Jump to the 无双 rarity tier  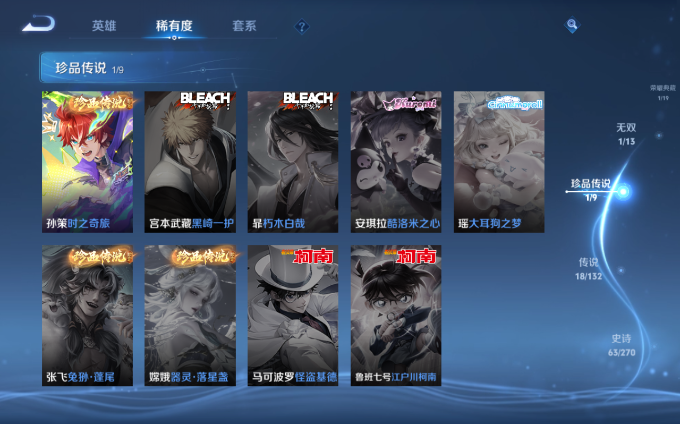click(x=626, y=134)
